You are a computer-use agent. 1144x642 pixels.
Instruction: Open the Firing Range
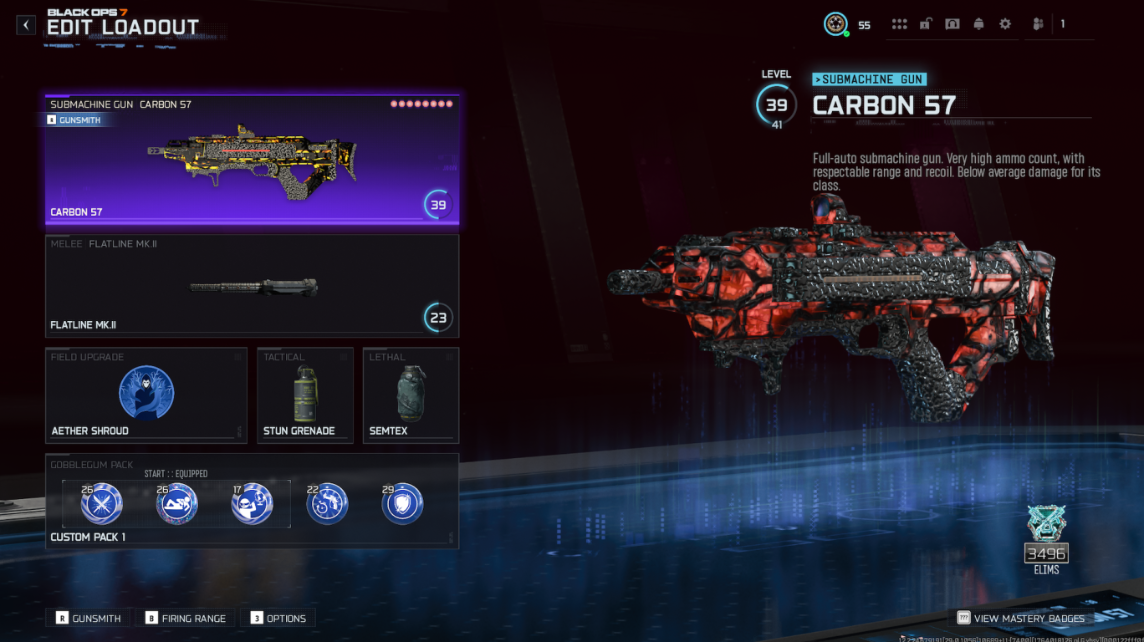click(186, 618)
